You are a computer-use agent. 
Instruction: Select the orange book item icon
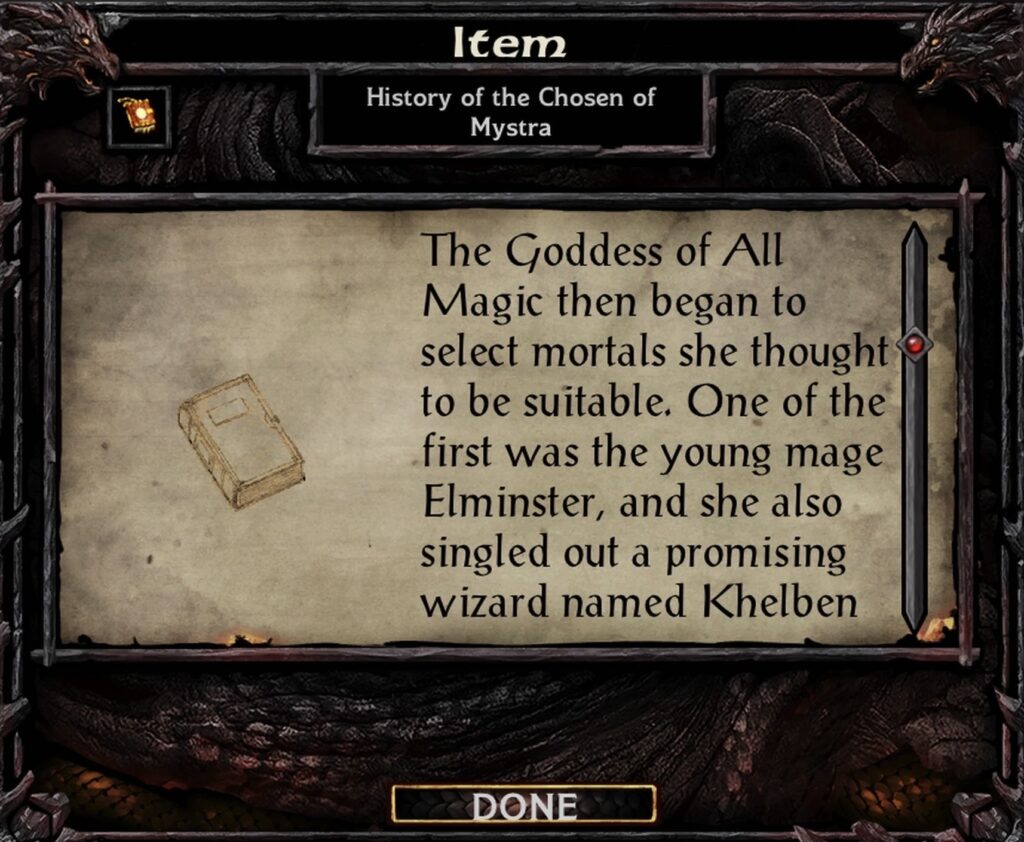[x=138, y=117]
